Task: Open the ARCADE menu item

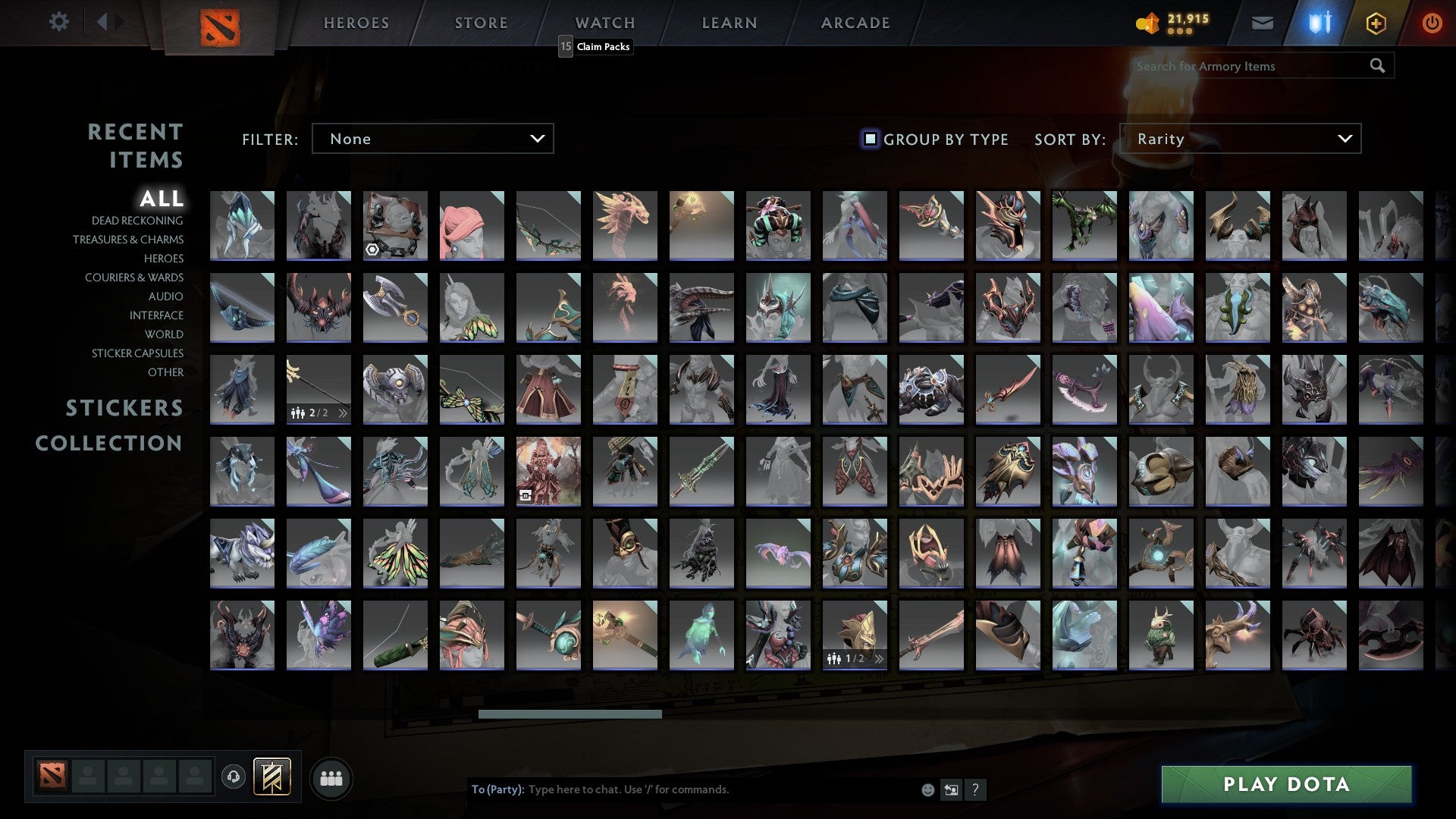Action: [x=855, y=23]
